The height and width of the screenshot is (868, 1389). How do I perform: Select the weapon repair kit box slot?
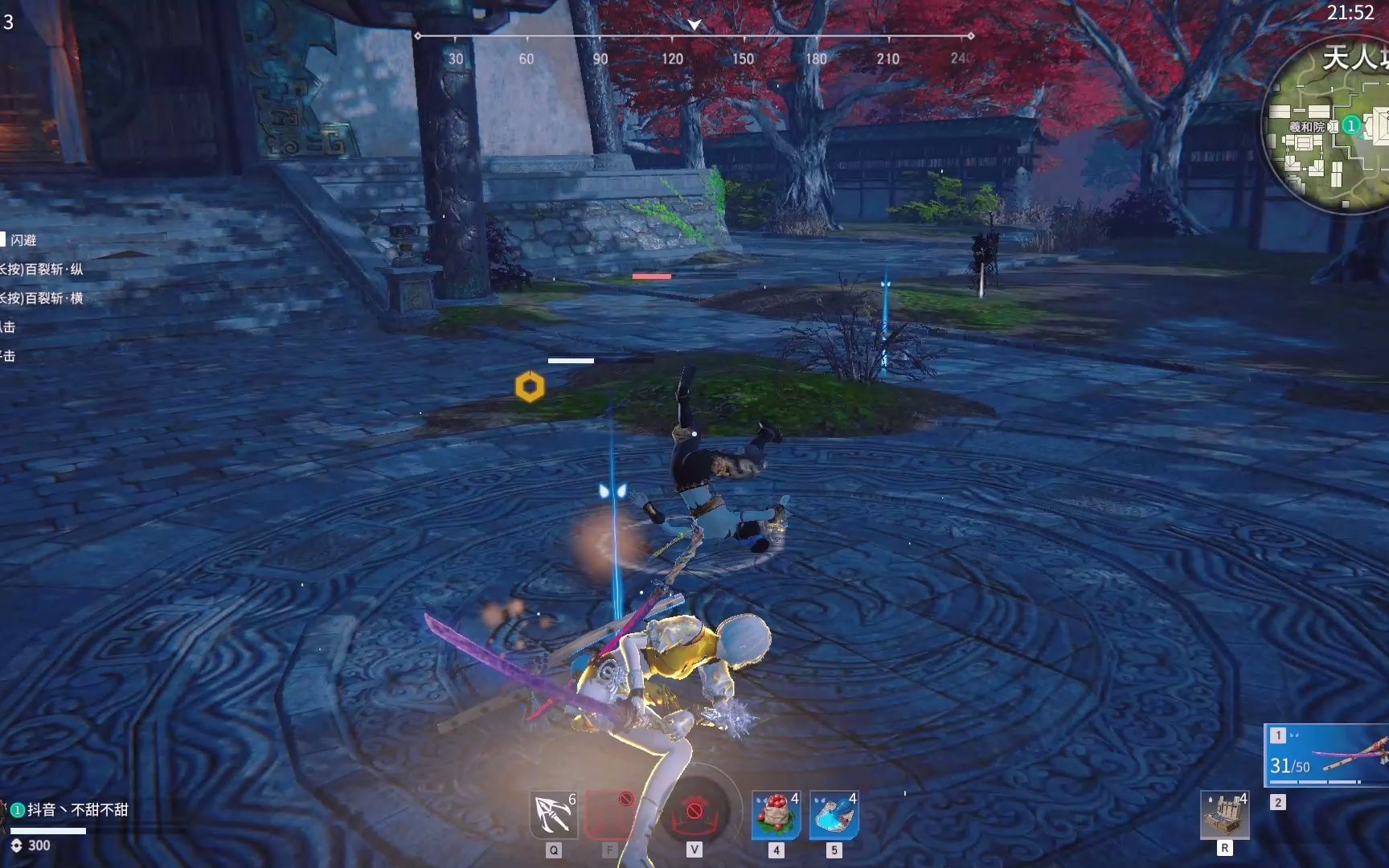tap(1224, 815)
